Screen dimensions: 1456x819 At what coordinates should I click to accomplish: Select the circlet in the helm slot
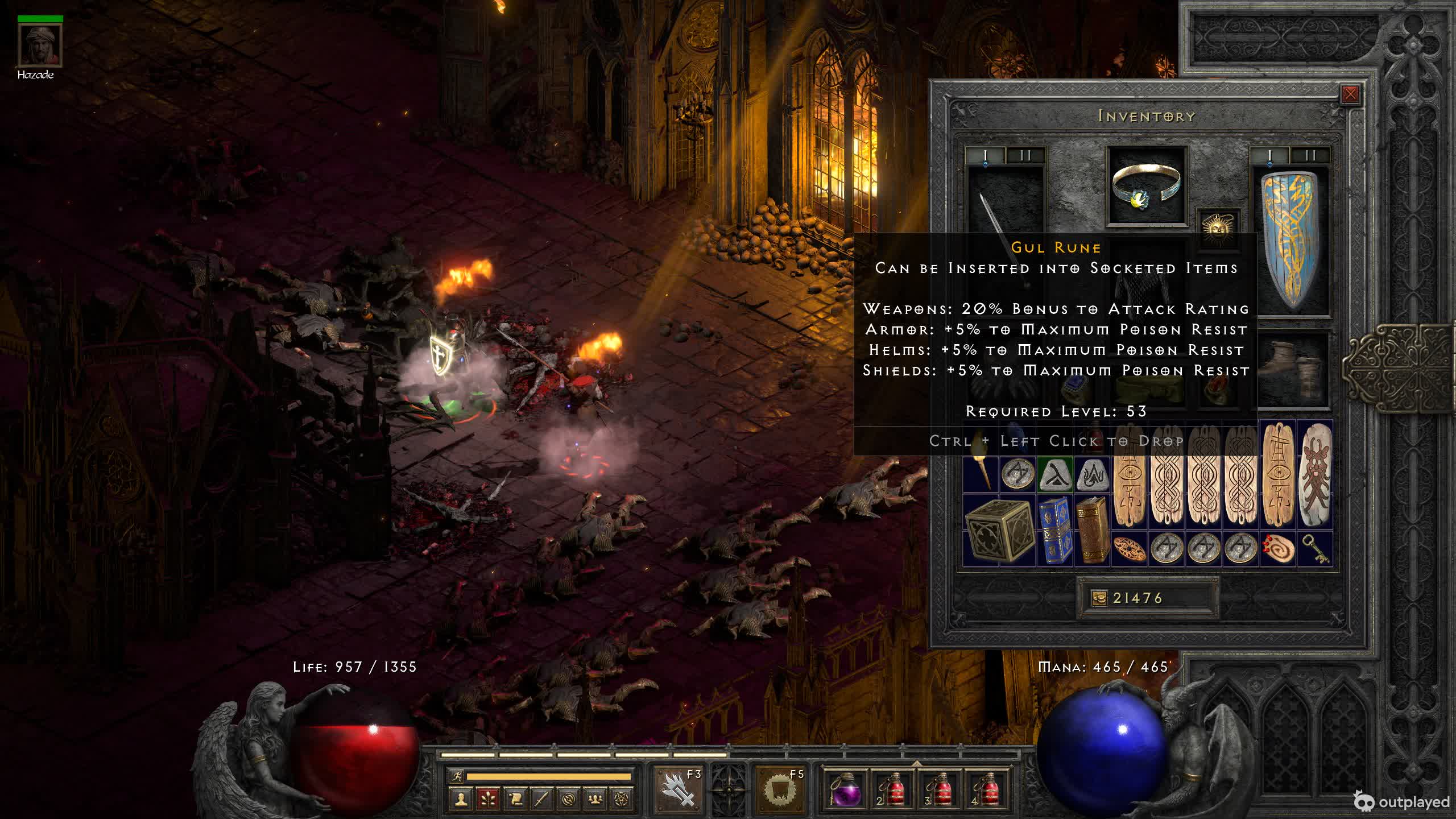point(1147,185)
